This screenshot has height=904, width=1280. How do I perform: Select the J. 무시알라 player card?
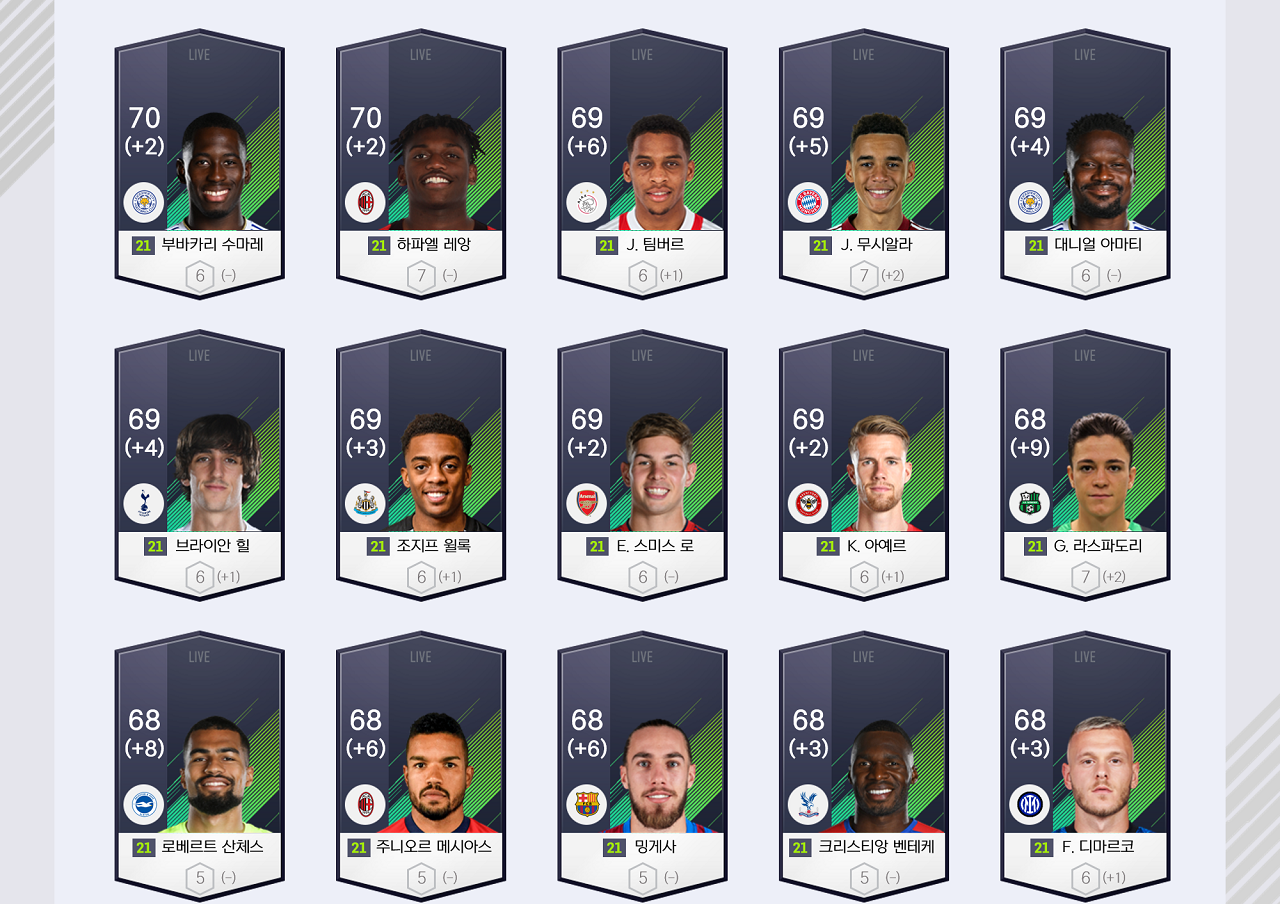click(864, 165)
